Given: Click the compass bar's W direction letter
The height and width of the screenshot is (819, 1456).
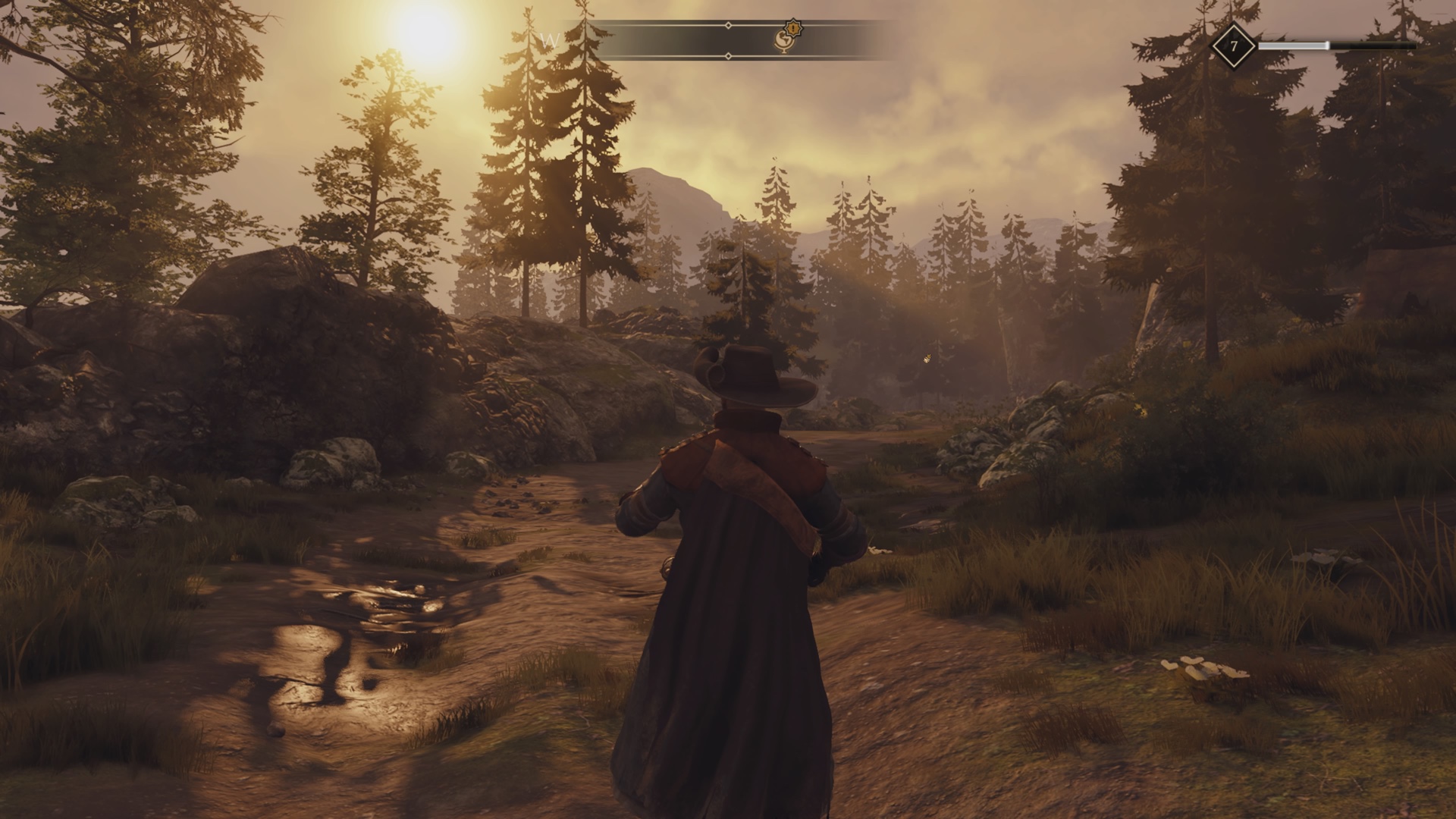Looking at the screenshot, I should tap(551, 40).
